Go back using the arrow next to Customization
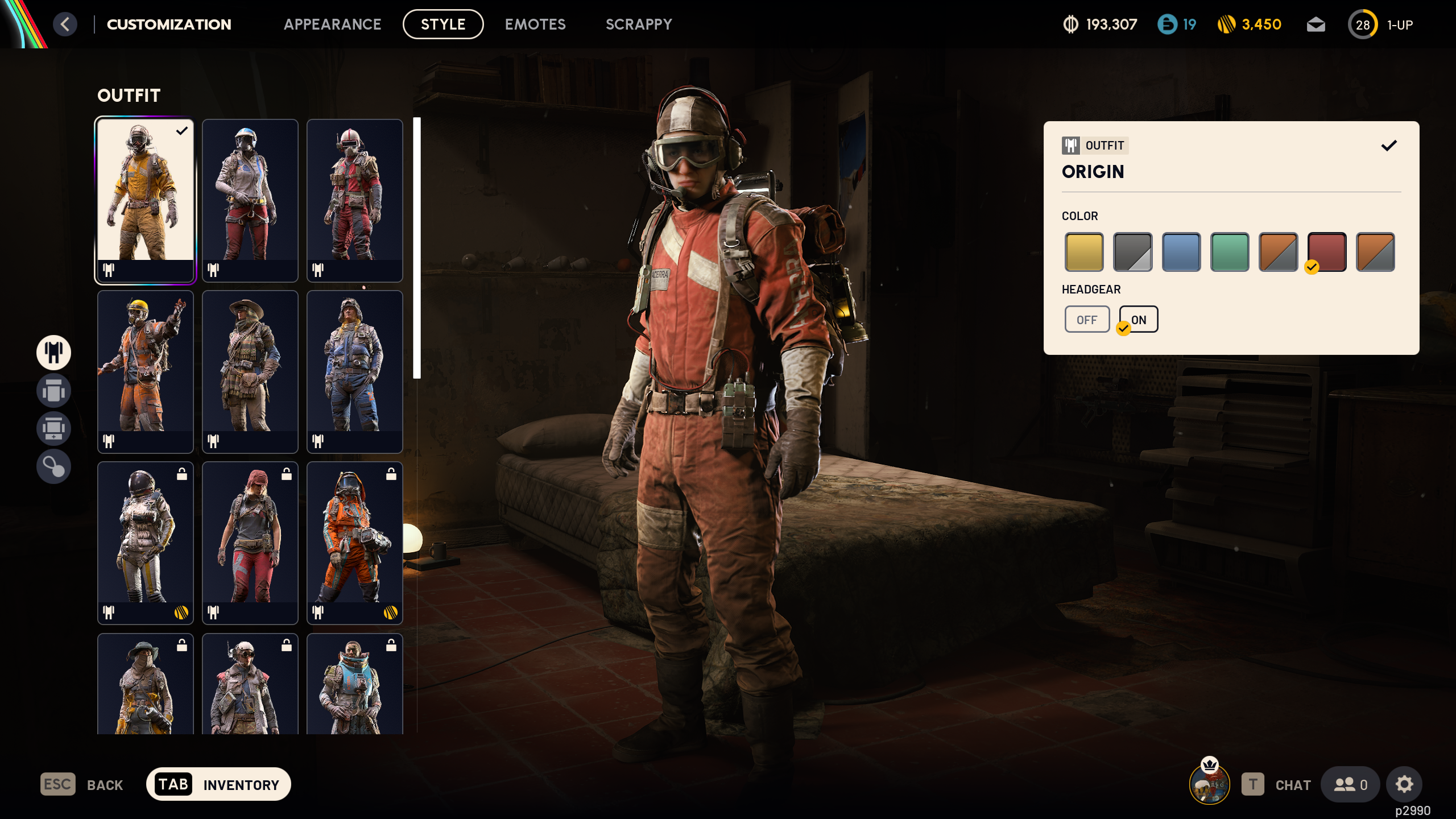The height and width of the screenshot is (819, 1456). click(x=65, y=24)
